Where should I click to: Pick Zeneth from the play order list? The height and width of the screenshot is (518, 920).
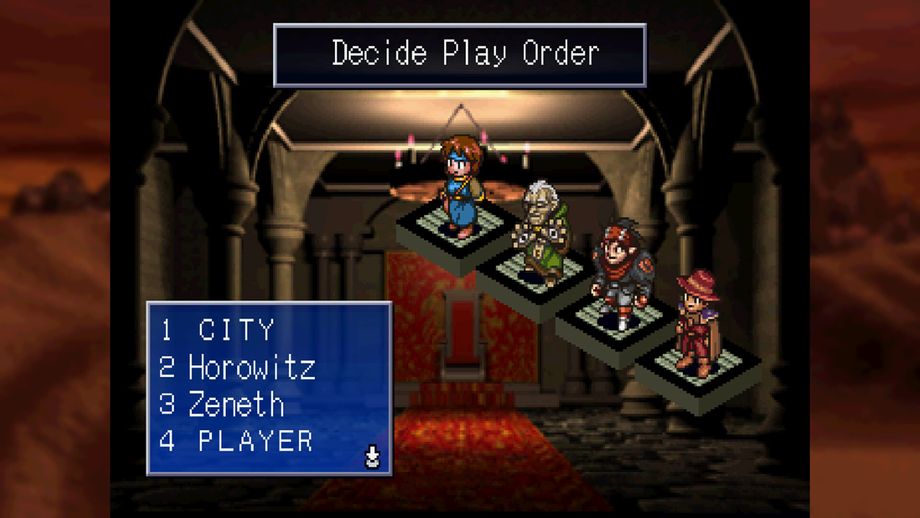236,404
